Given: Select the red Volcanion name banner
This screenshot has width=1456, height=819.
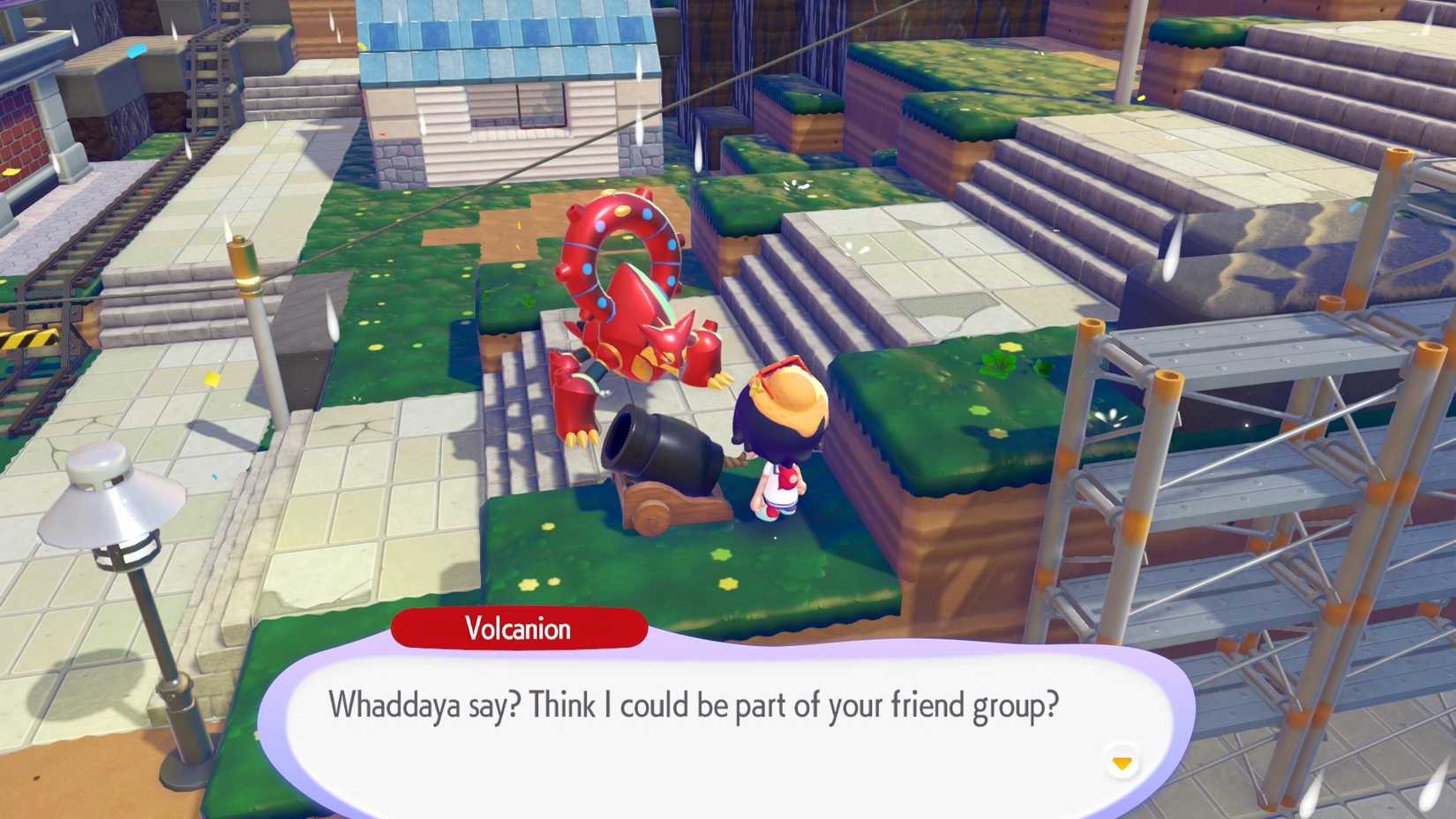Looking at the screenshot, I should pyautogui.click(x=519, y=629).
